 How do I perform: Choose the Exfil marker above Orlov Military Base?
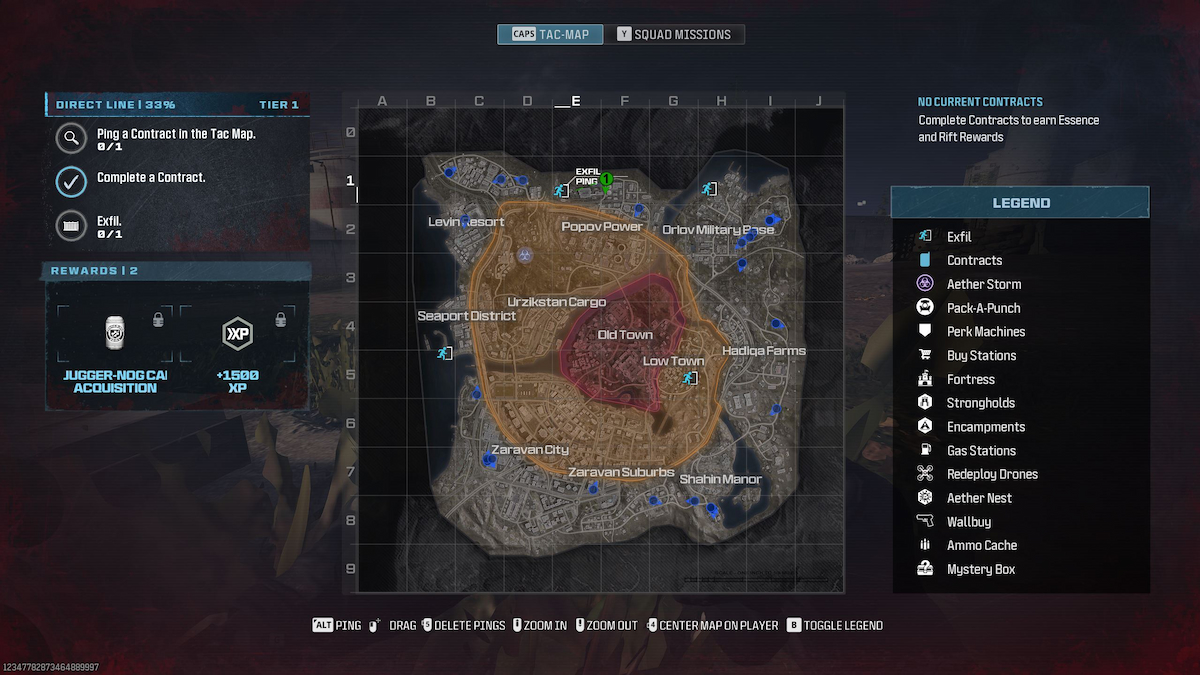coord(709,187)
